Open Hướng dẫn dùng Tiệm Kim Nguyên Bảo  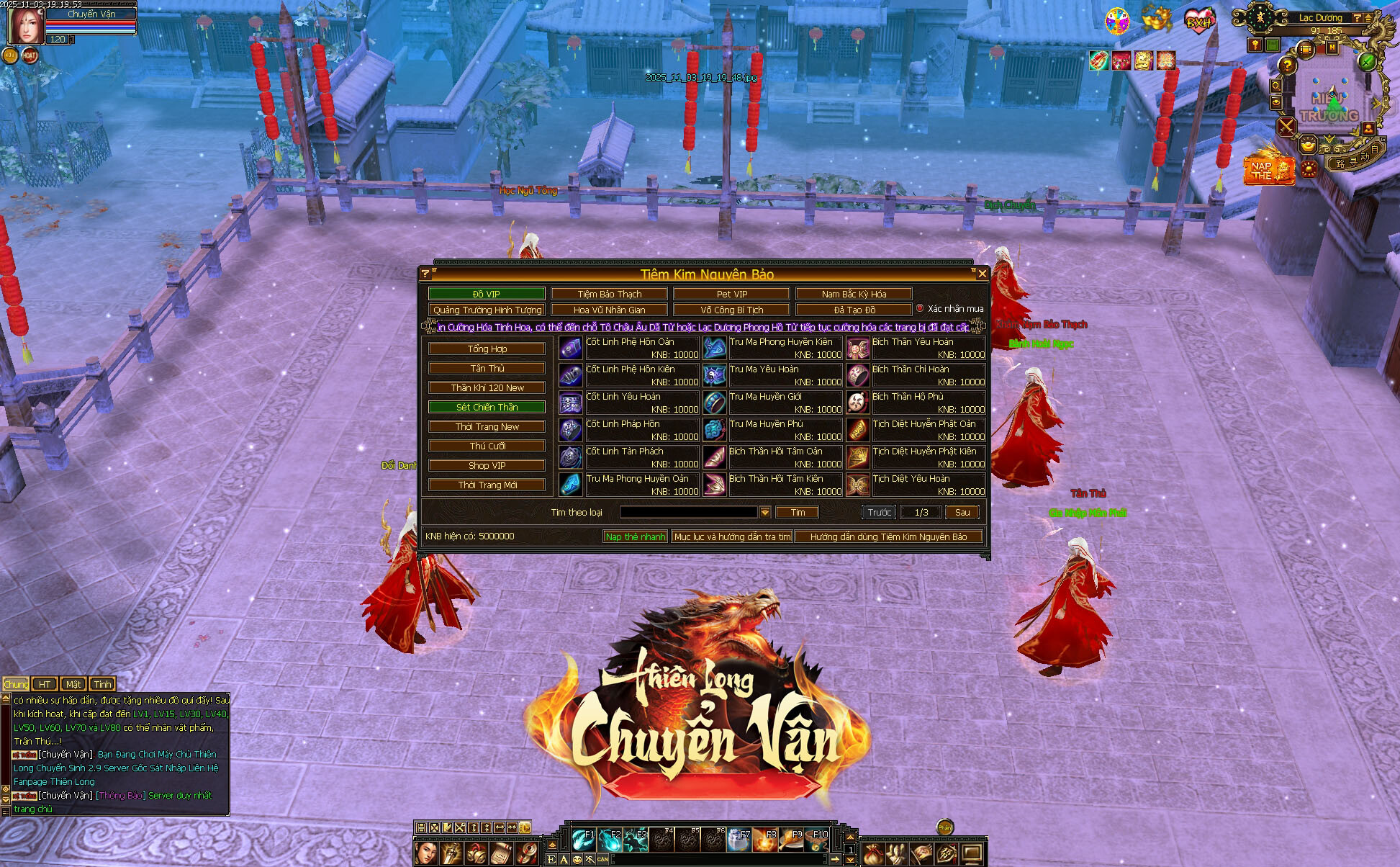coord(888,536)
